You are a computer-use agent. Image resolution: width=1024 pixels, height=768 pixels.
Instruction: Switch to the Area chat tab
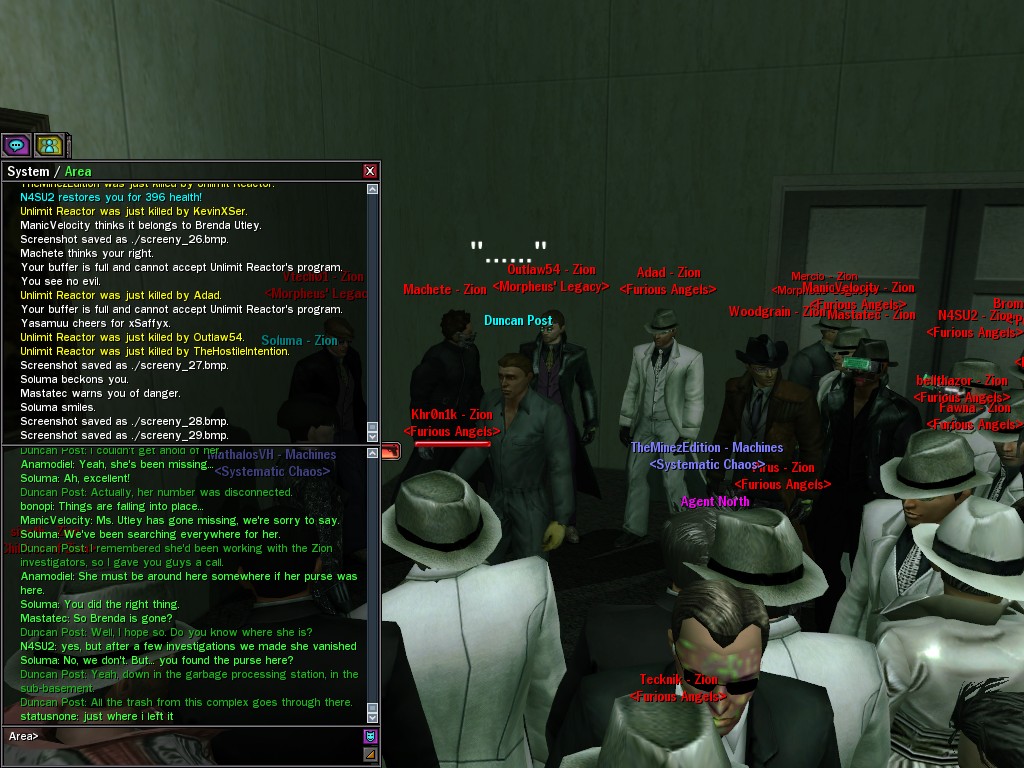click(x=78, y=171)
